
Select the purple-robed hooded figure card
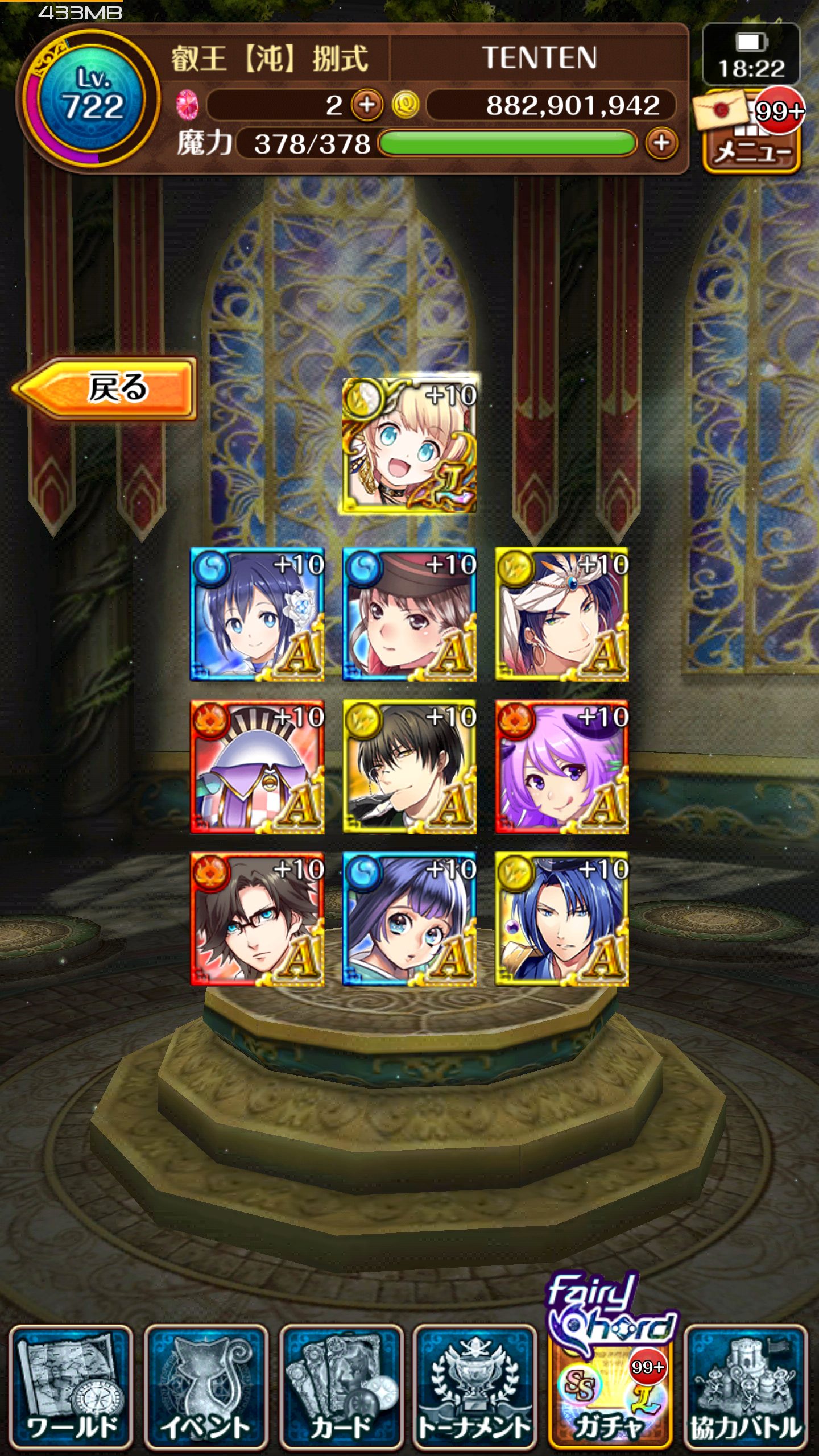pyautogui.click(x=257, y=767)
